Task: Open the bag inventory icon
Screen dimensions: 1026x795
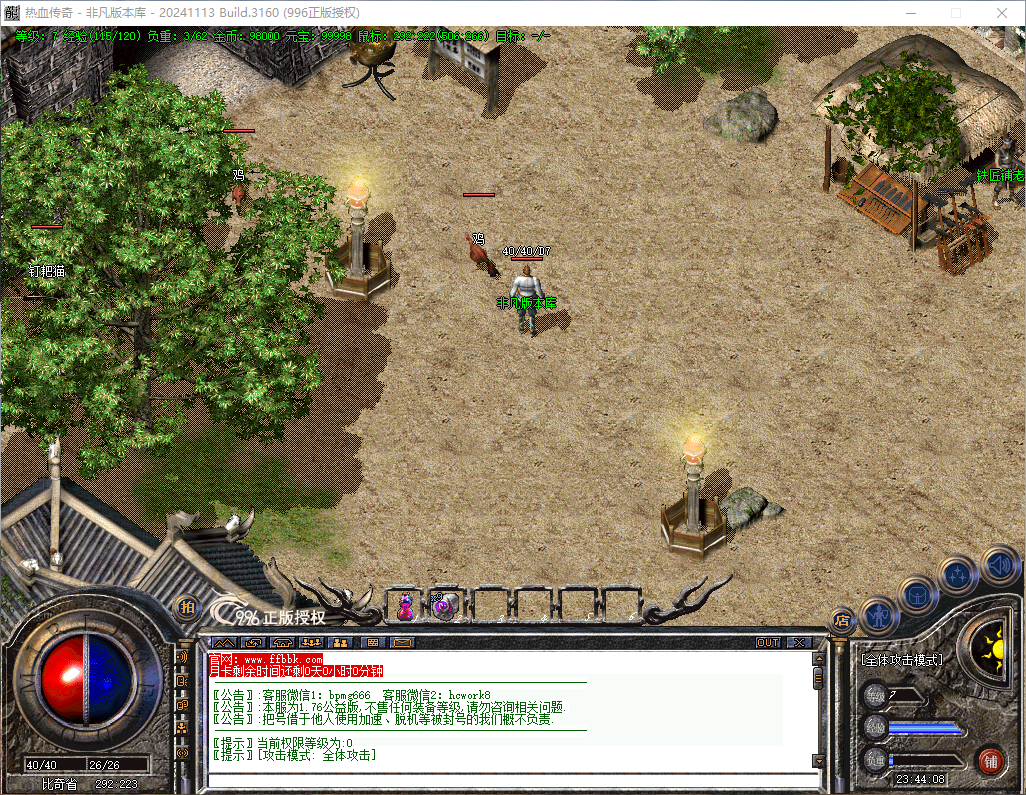Action: (x=917, y=594)
